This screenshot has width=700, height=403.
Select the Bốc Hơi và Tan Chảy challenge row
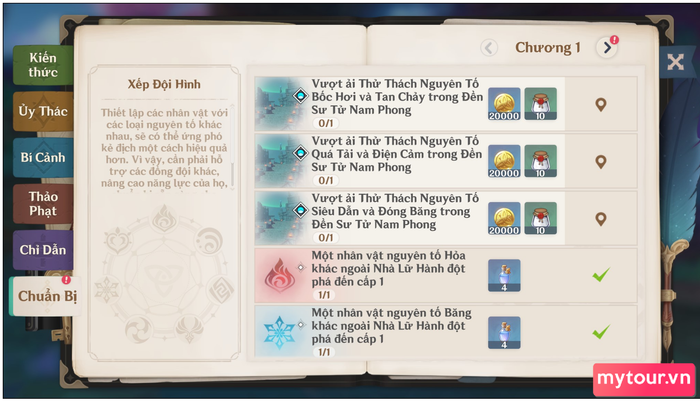click(x=390, y=104)
